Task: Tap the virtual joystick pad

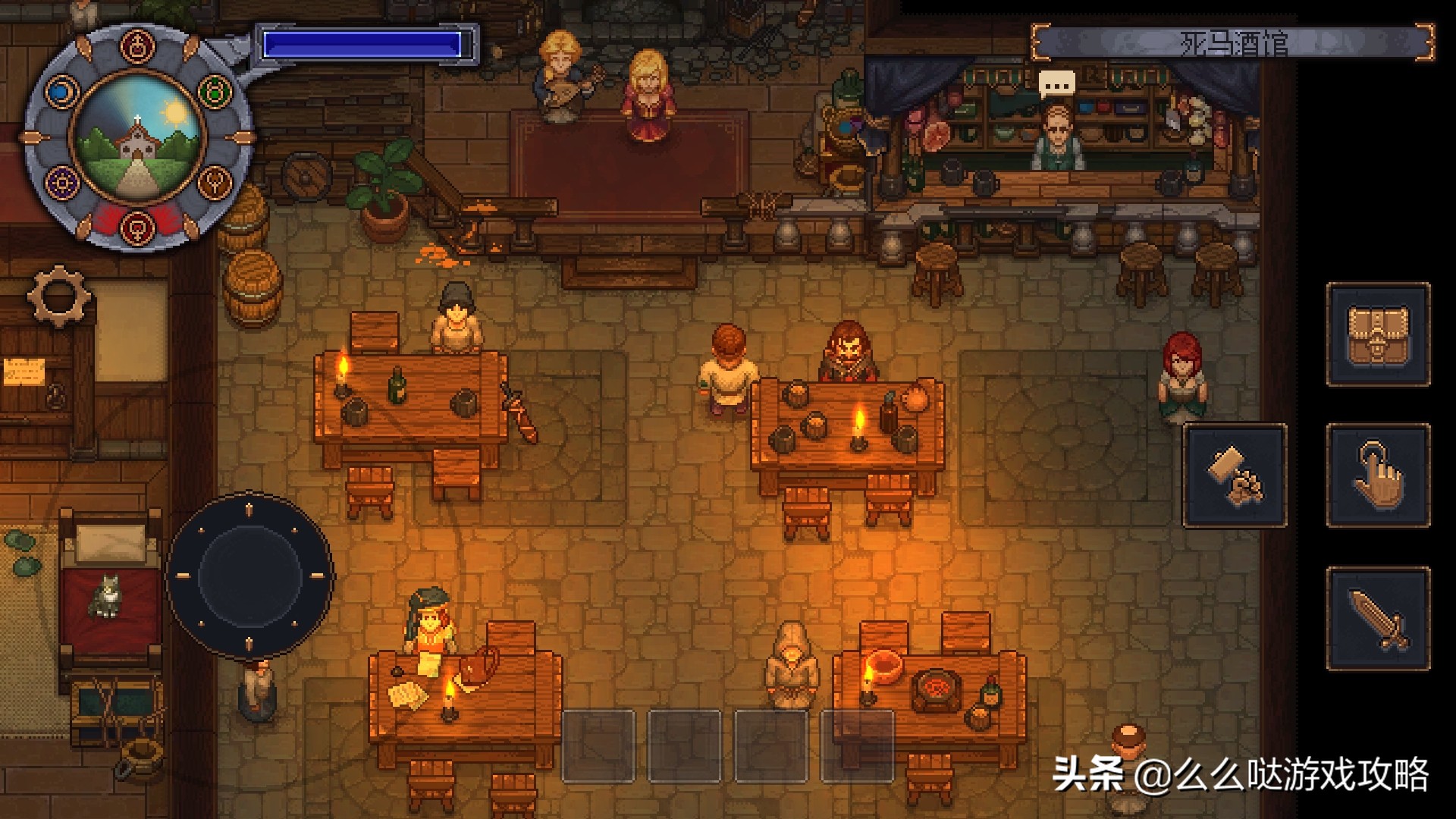Action: click(x=249, y=576)
